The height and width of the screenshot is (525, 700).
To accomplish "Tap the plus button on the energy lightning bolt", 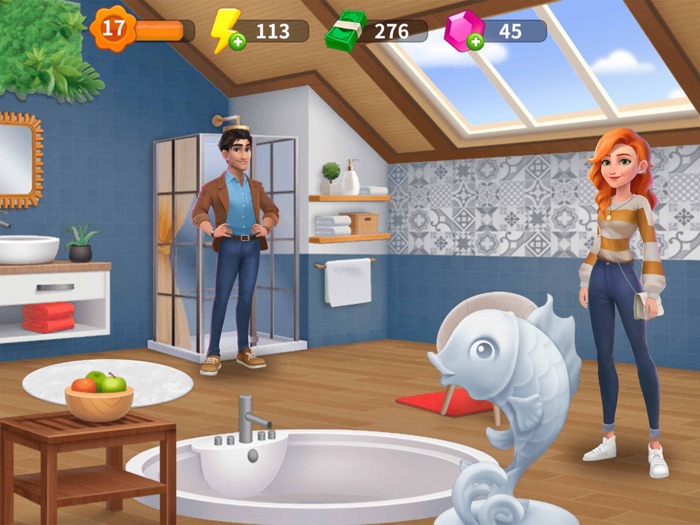I will tap(236, 43).
